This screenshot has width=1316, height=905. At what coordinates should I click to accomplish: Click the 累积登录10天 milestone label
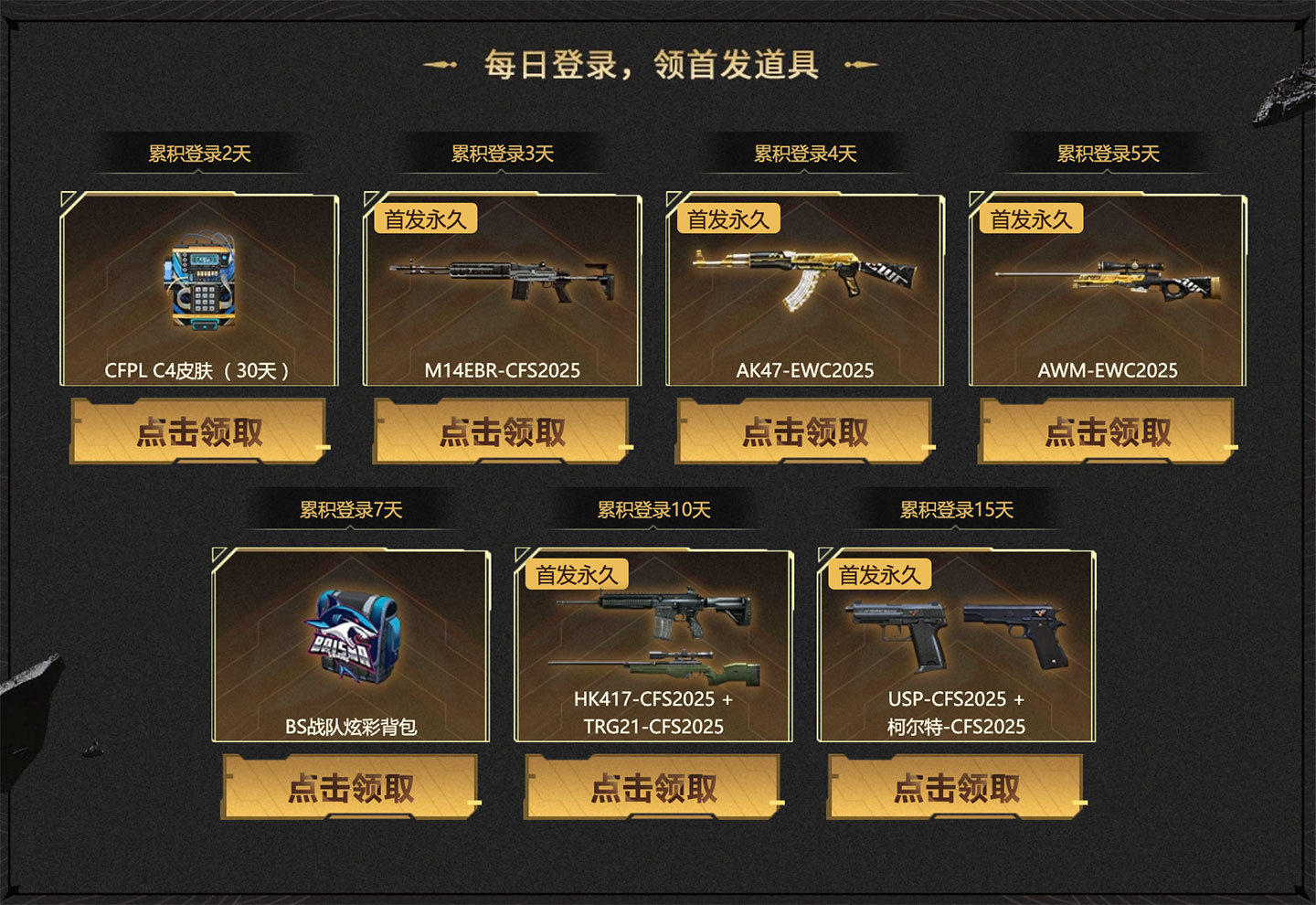pyautogui.click(x=654, y=510)
